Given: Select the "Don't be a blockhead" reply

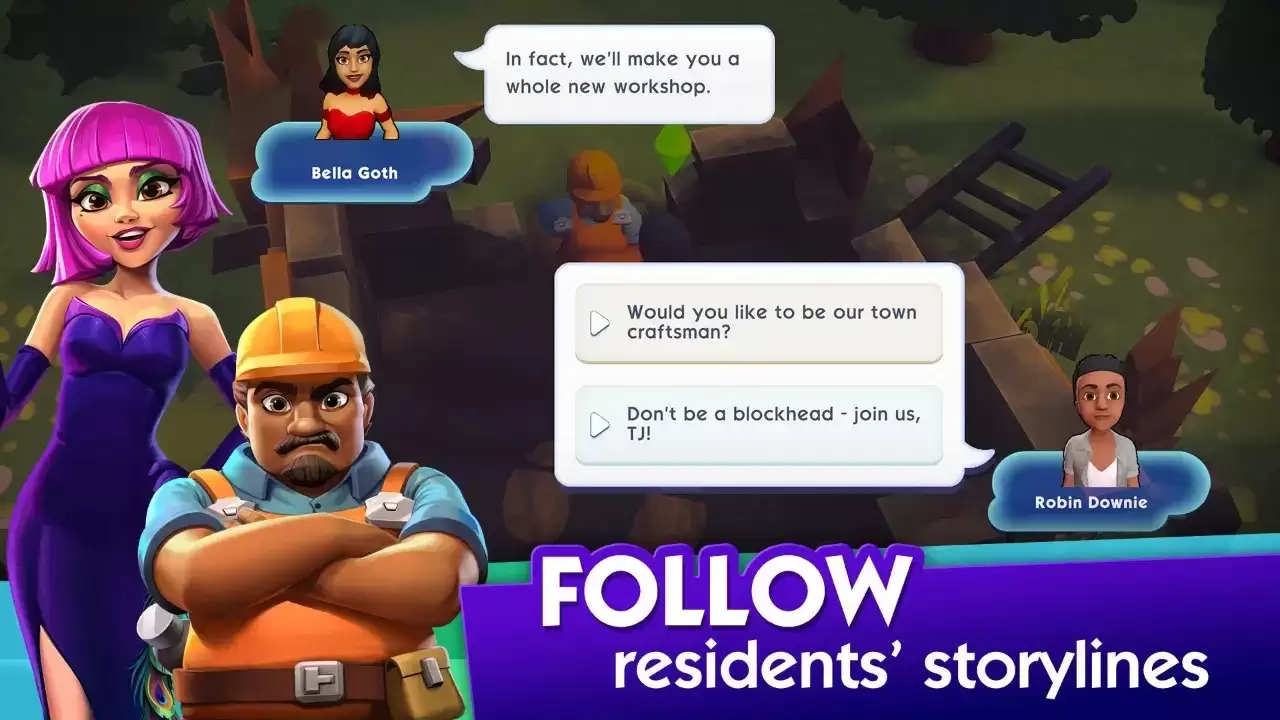Looking at the screenshot, I should point(758,425).
